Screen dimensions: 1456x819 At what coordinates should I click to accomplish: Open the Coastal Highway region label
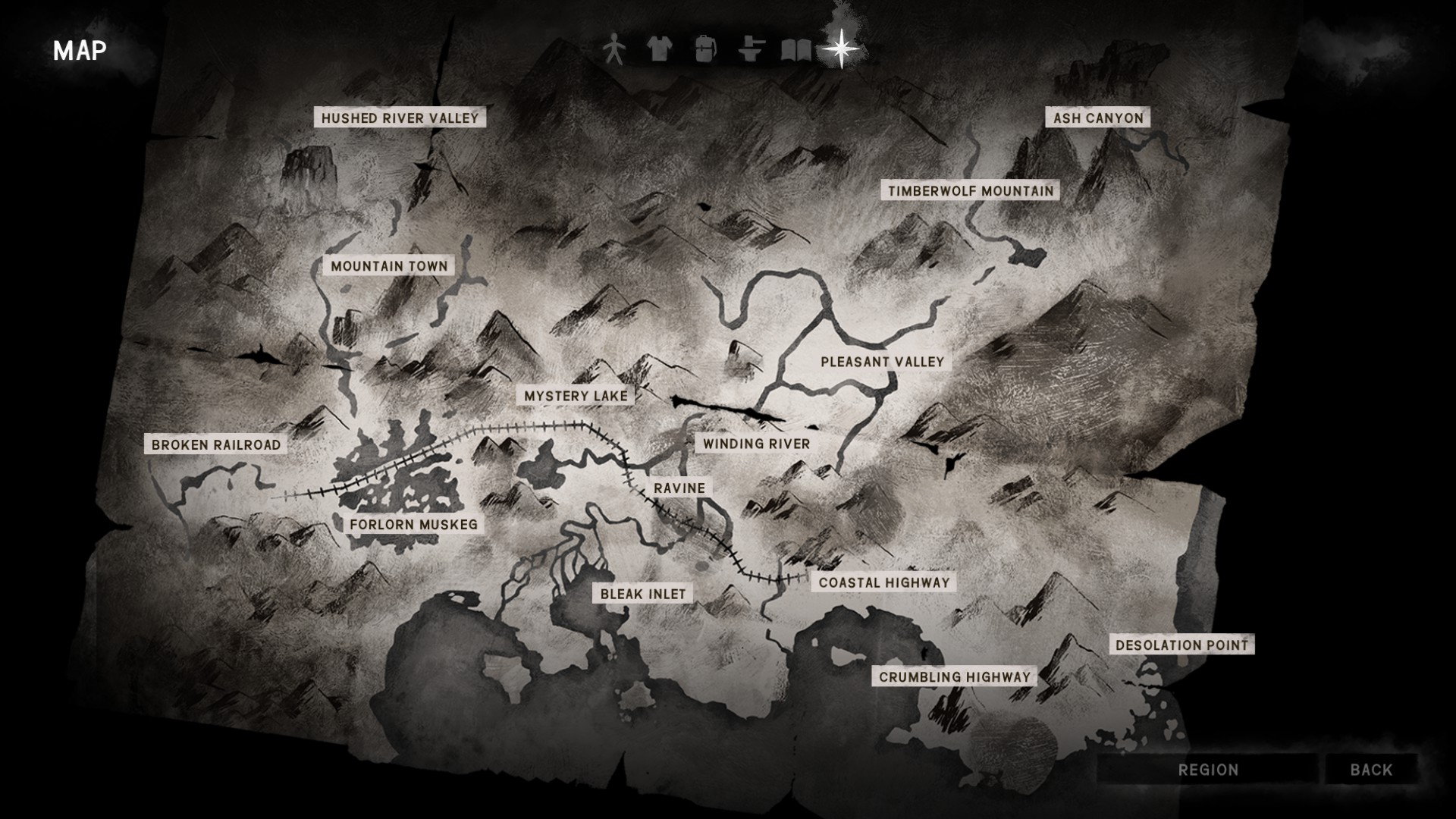[883, 582]
